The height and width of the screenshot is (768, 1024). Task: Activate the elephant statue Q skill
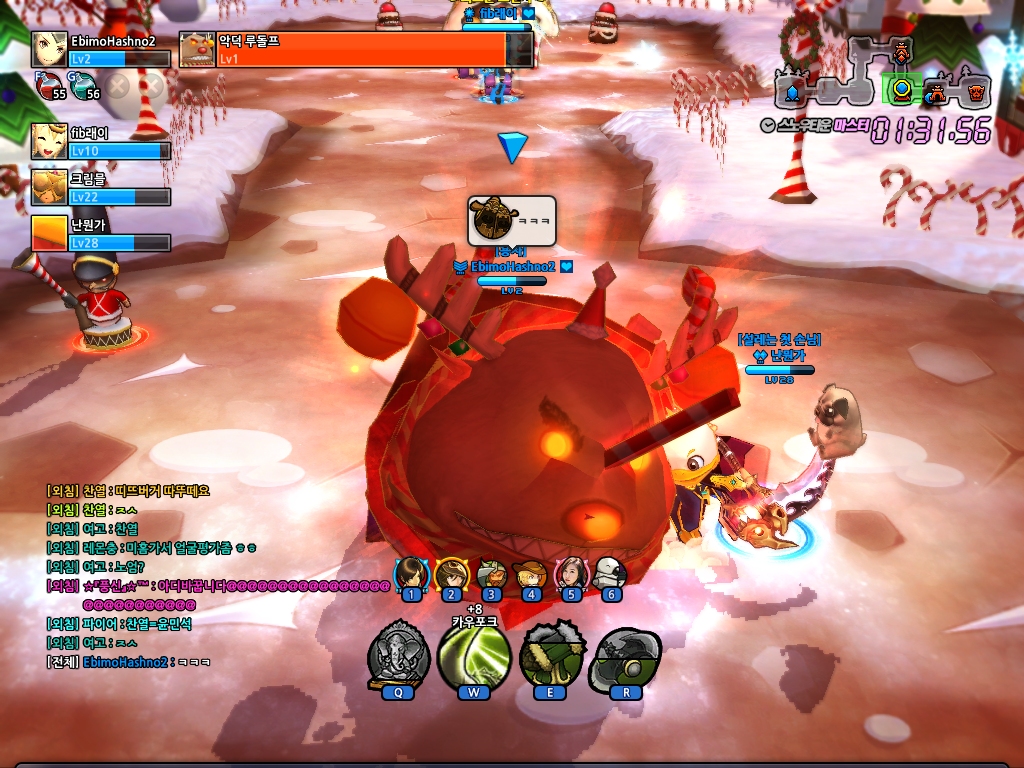399,655
